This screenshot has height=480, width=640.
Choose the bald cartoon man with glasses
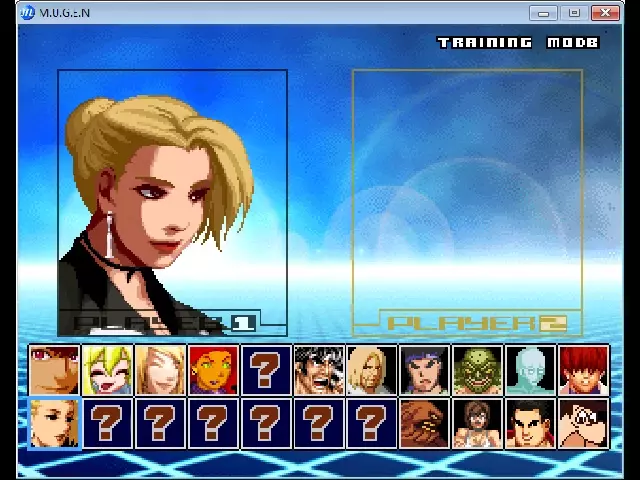pyautogui.click(x=584, y=423)
